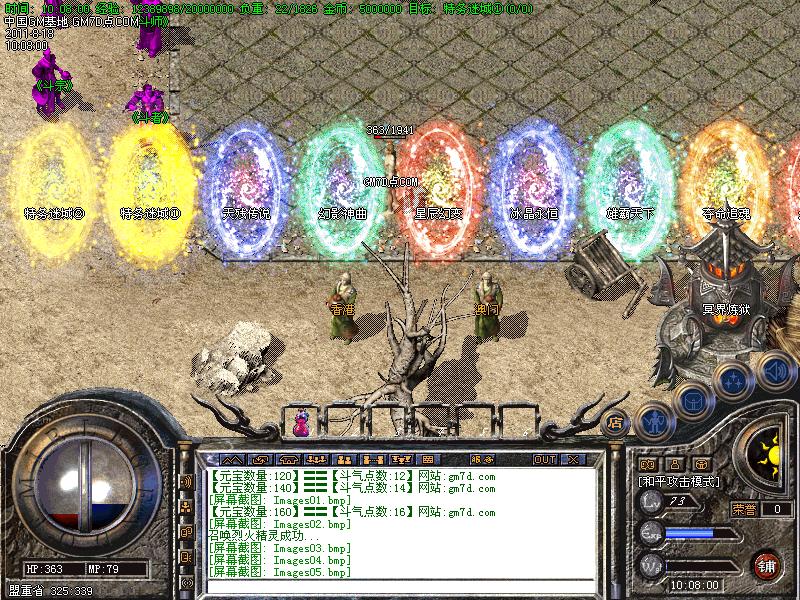Click the mountain-peaks icon on chat toolbar
The image size is (800, 600).
coord(232,459)
